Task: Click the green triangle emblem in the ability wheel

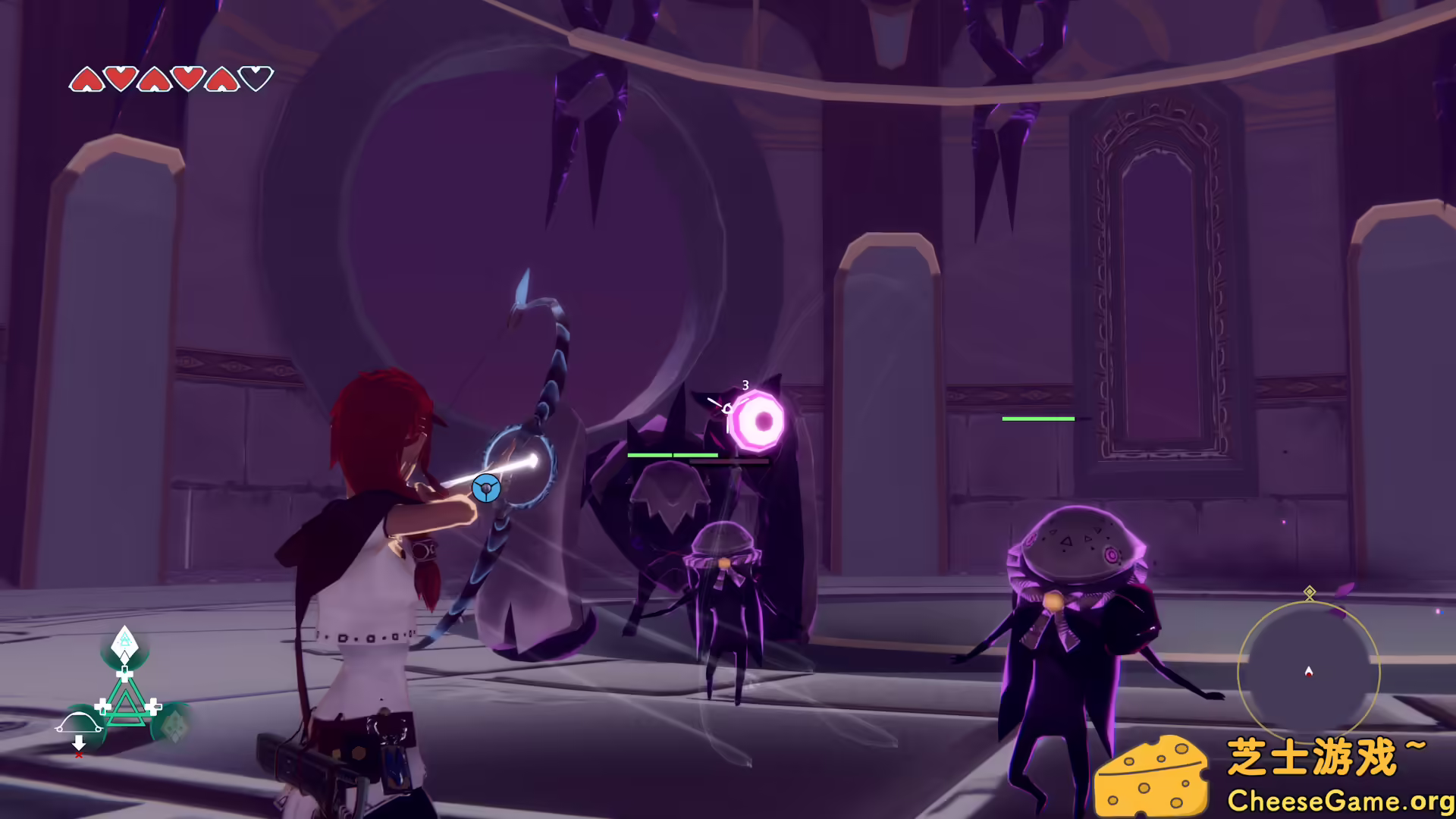Action: click(x=125, y=705)
